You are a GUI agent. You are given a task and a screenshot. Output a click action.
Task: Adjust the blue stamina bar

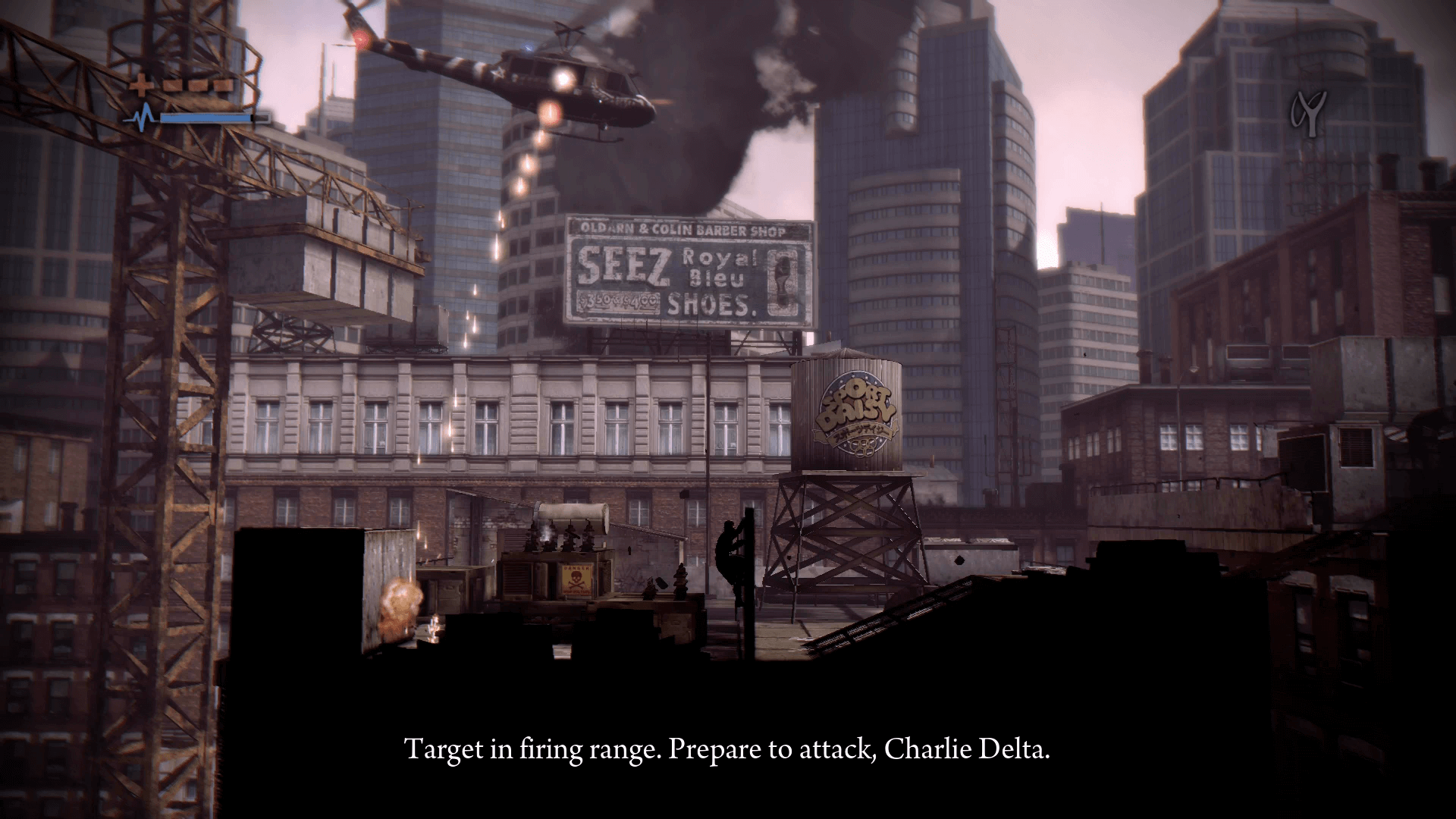point(205,118)
